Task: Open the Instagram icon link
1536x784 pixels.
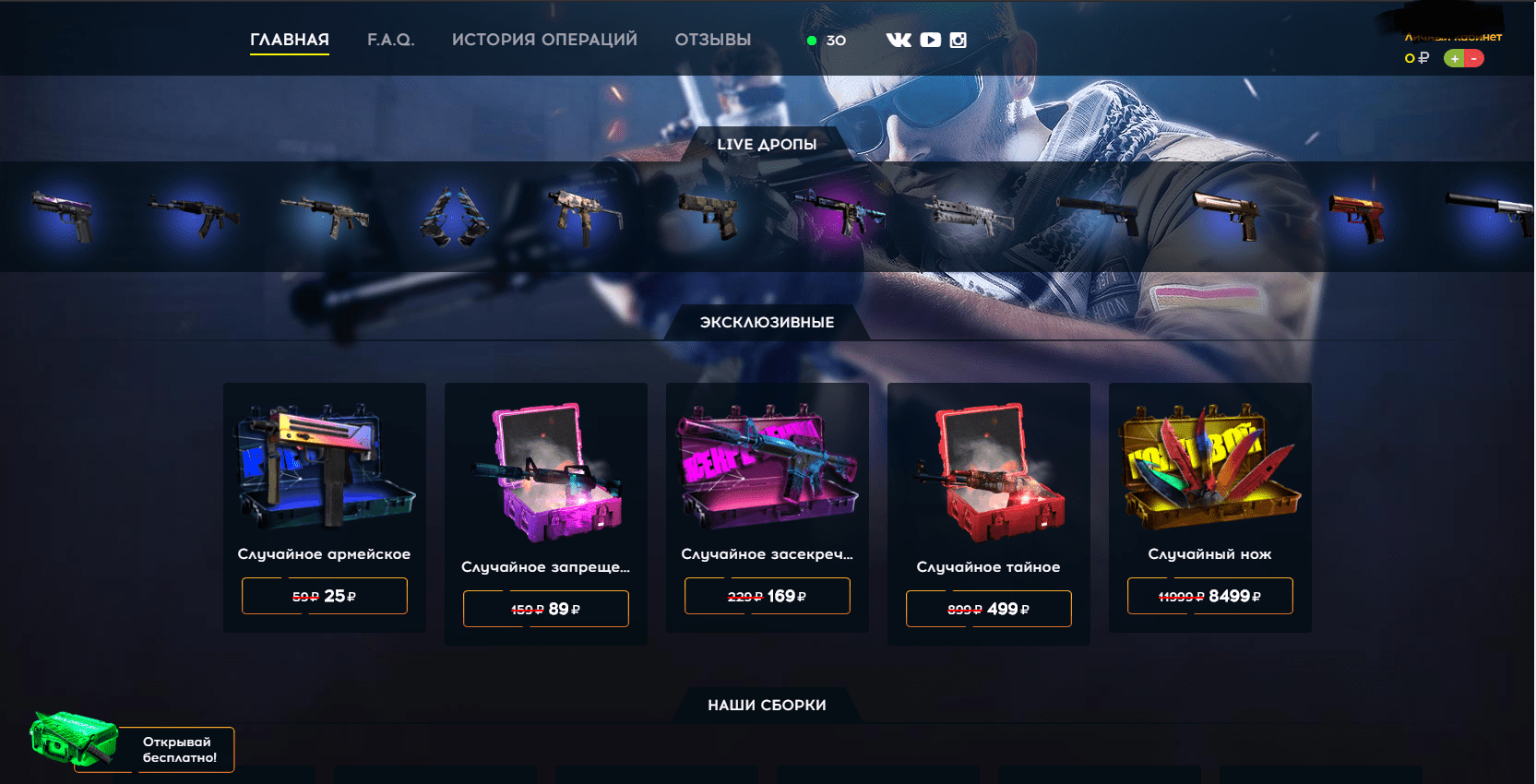Action: [959, 40]
